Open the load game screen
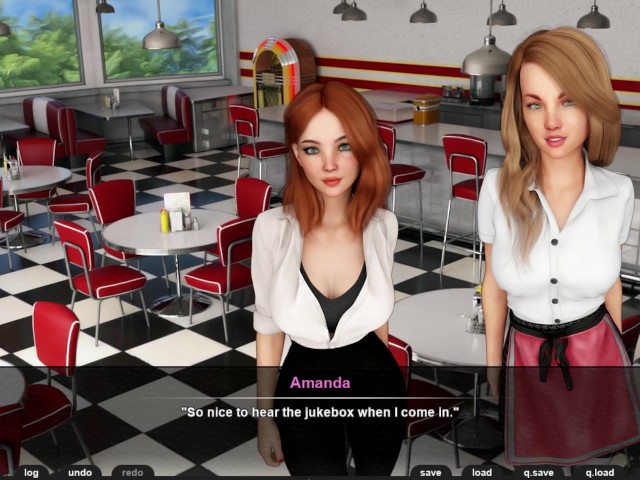The height and width of the screenshot is (480, 640). click(x=482, y=472)
